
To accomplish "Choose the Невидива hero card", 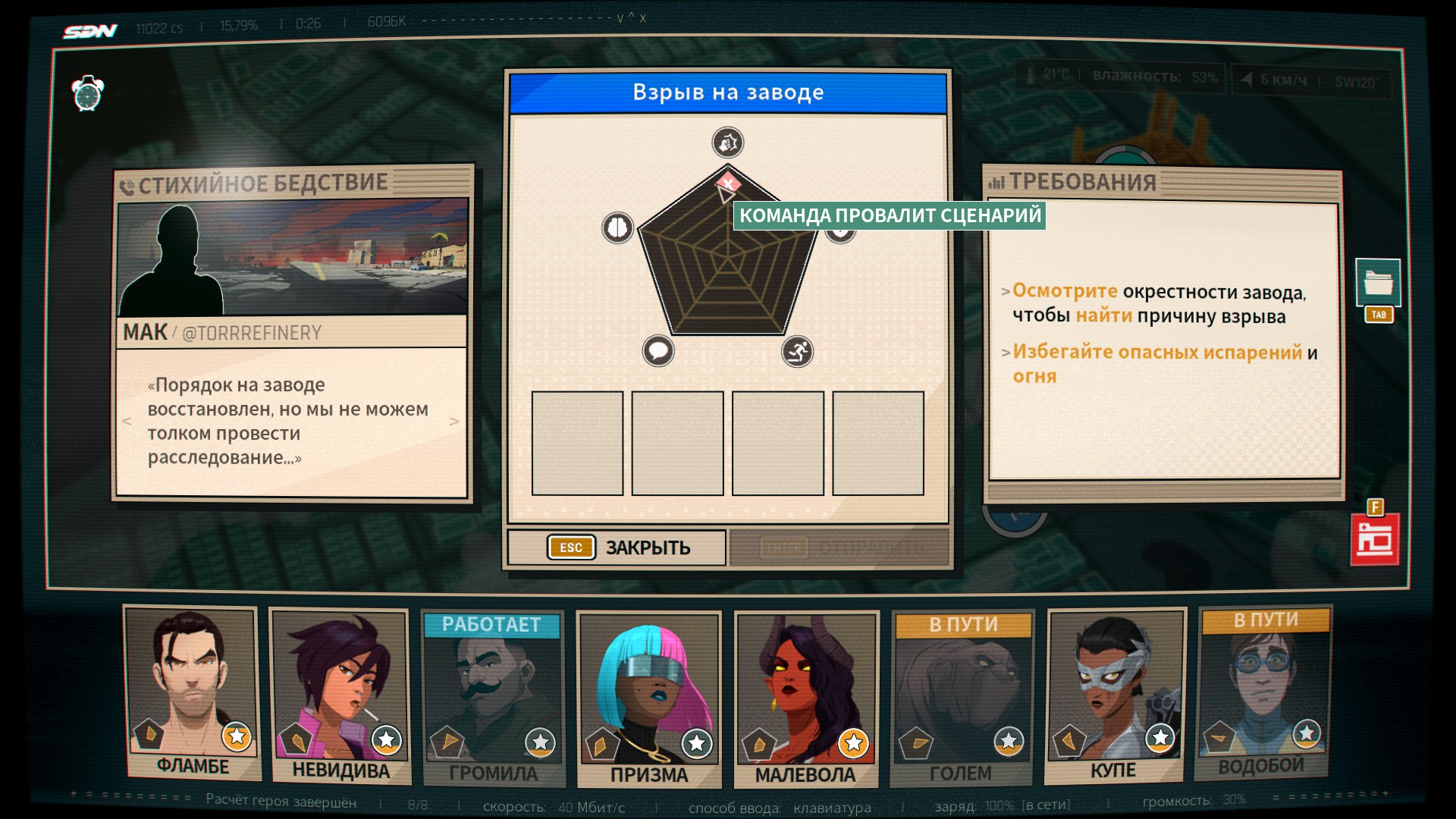I will click(x=340, y=695).
